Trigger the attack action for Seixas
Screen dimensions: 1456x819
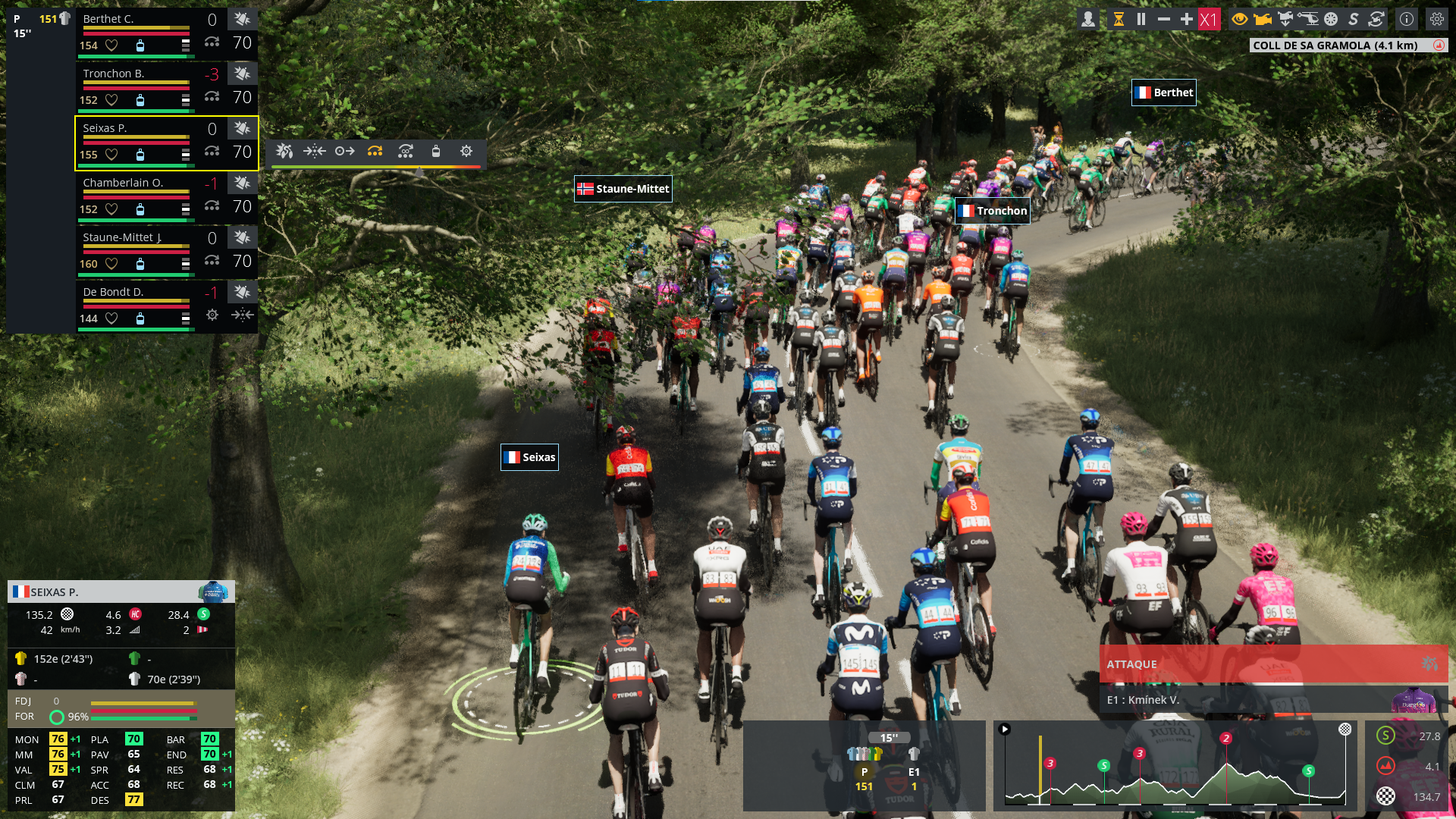[x=284, y=152]
